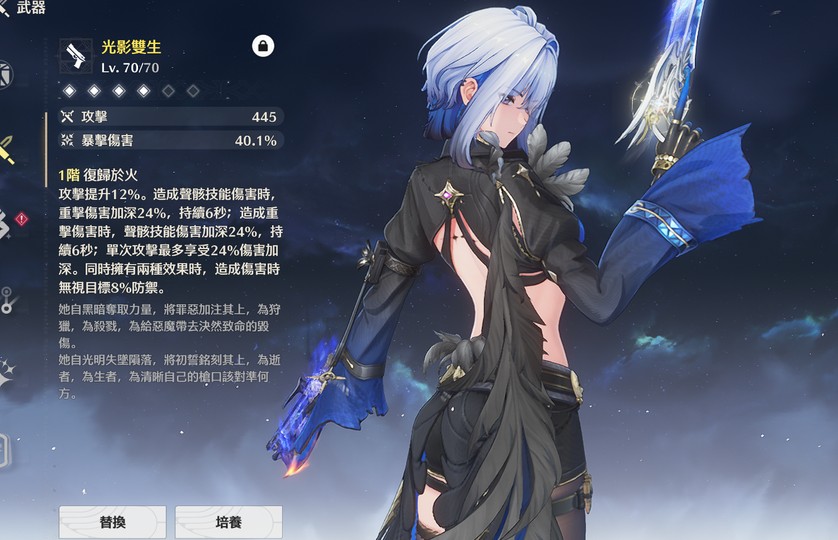Select the 光影雙生 pistol weapon icon
Screen dimensions: 838x540
click(76, 56)
